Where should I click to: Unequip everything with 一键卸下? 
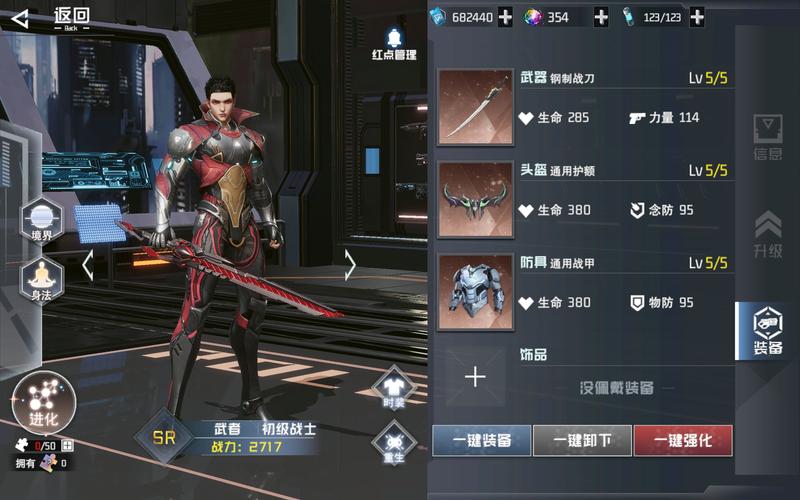(x=582, y=440)
